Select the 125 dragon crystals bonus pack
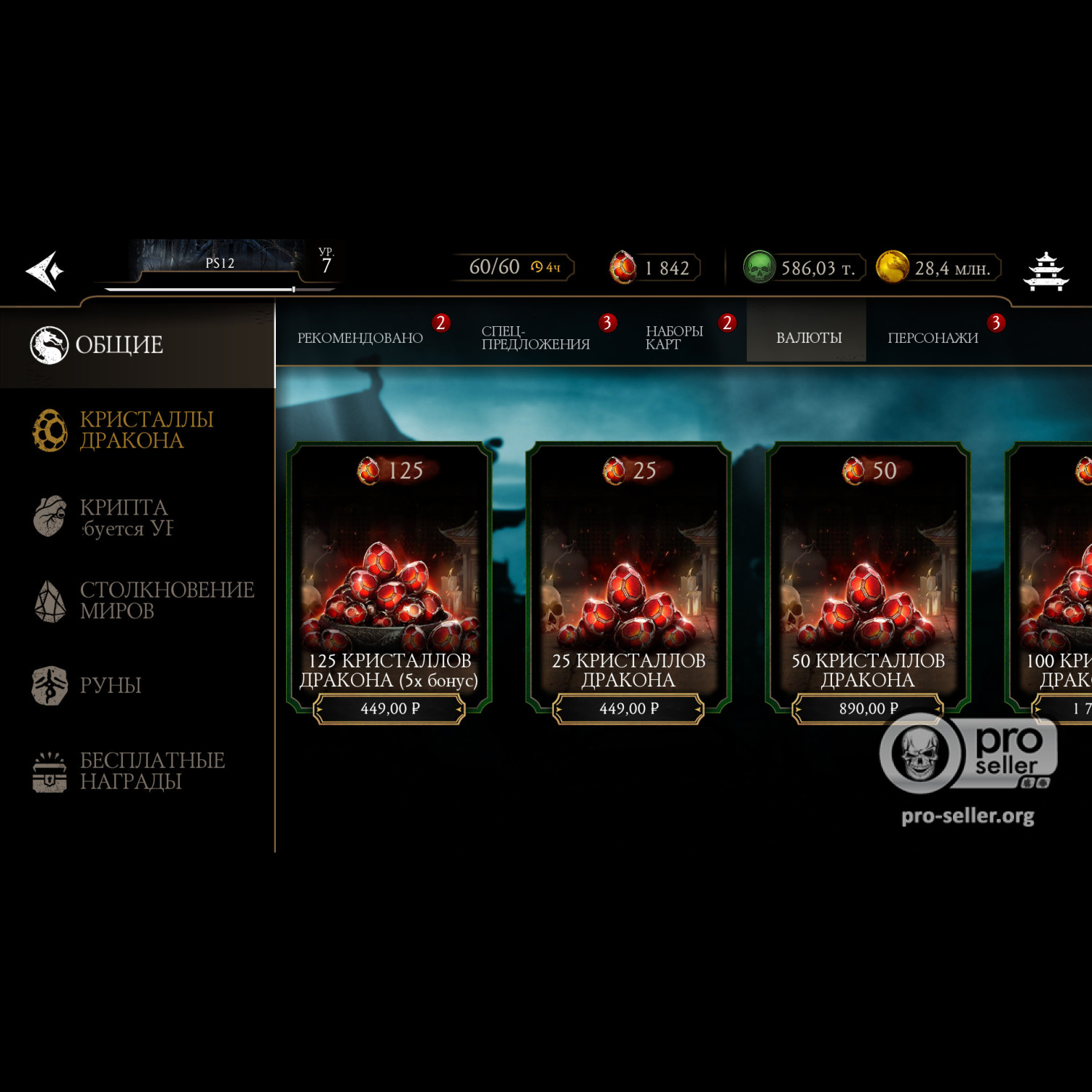Viewport: 1092px width, 1092px height. coord(389,582)
